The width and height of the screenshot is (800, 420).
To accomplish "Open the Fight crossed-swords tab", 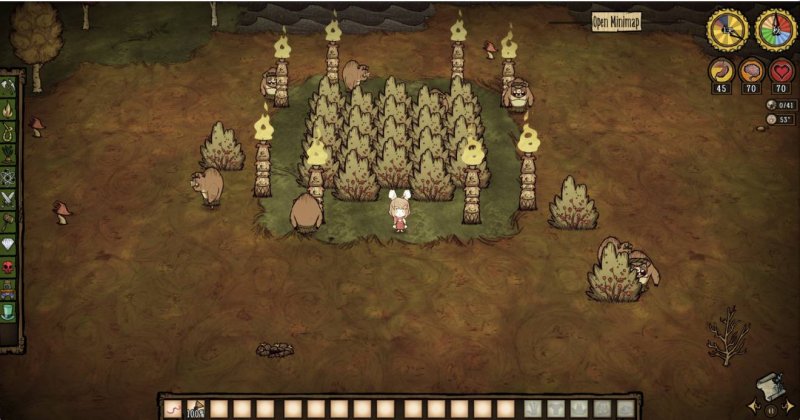I will point(10,199).
